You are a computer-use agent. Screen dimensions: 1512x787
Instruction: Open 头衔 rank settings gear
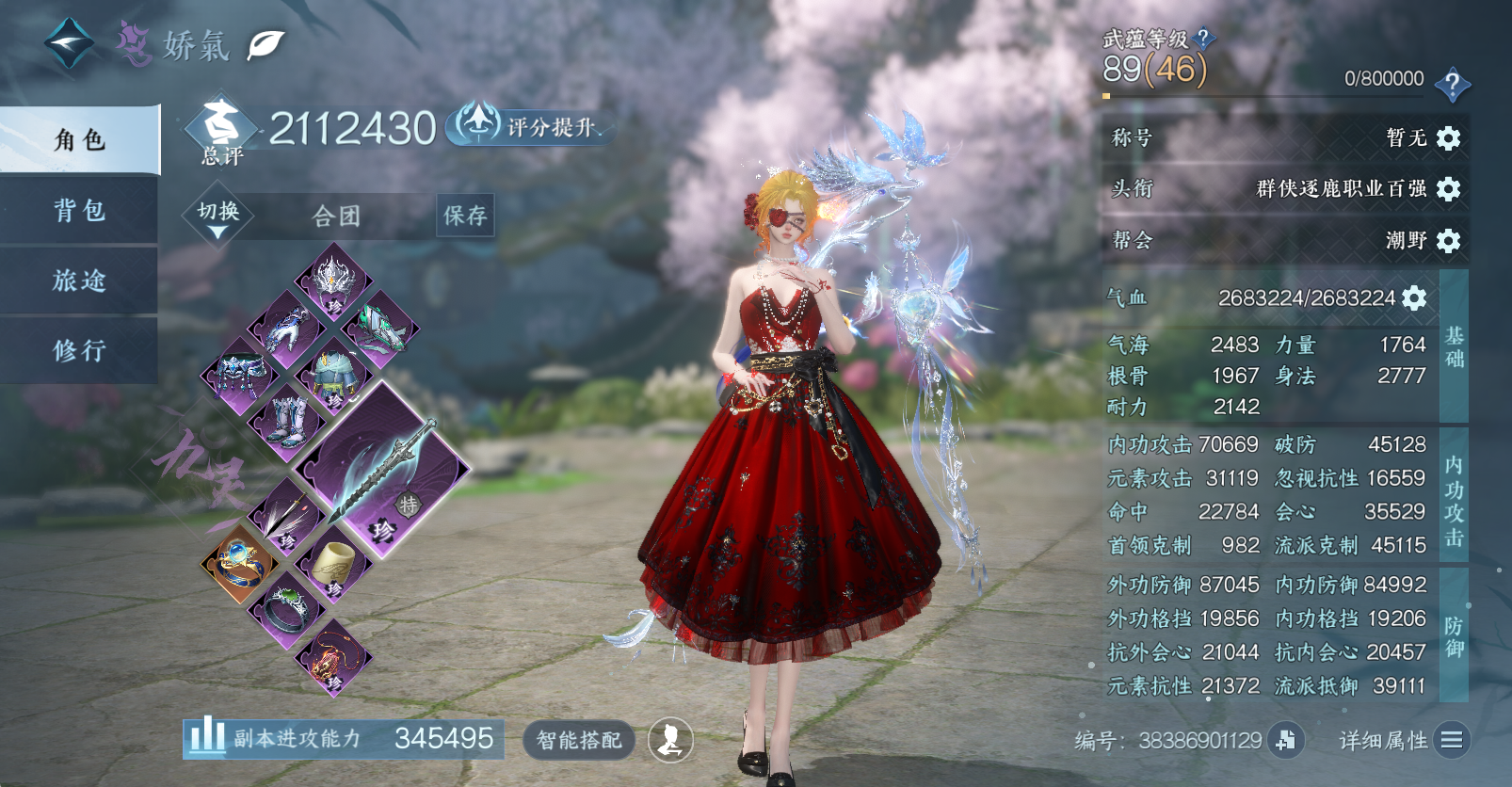point(1448,189)
